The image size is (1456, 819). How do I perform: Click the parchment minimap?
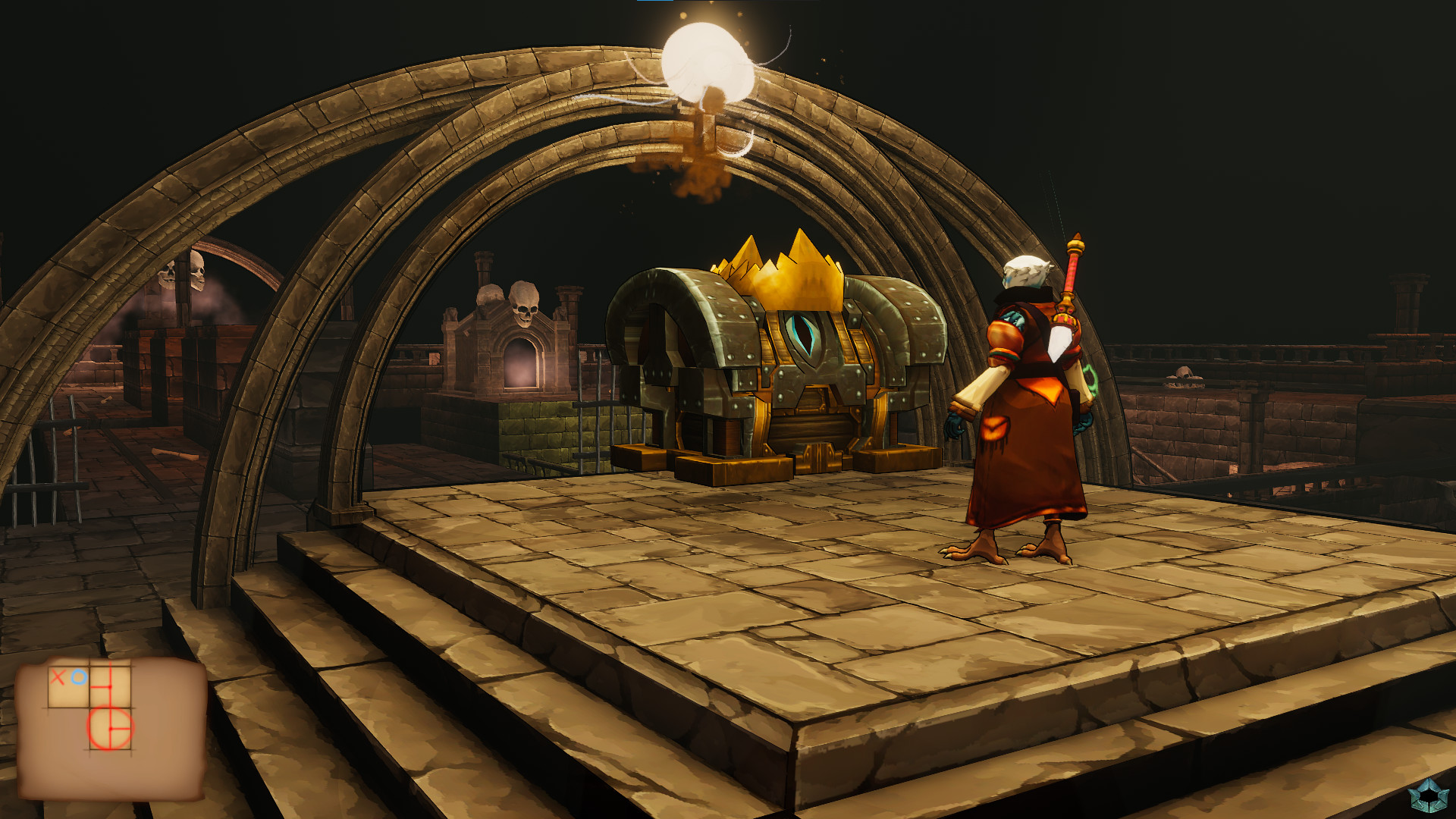[x=111, y=728]
